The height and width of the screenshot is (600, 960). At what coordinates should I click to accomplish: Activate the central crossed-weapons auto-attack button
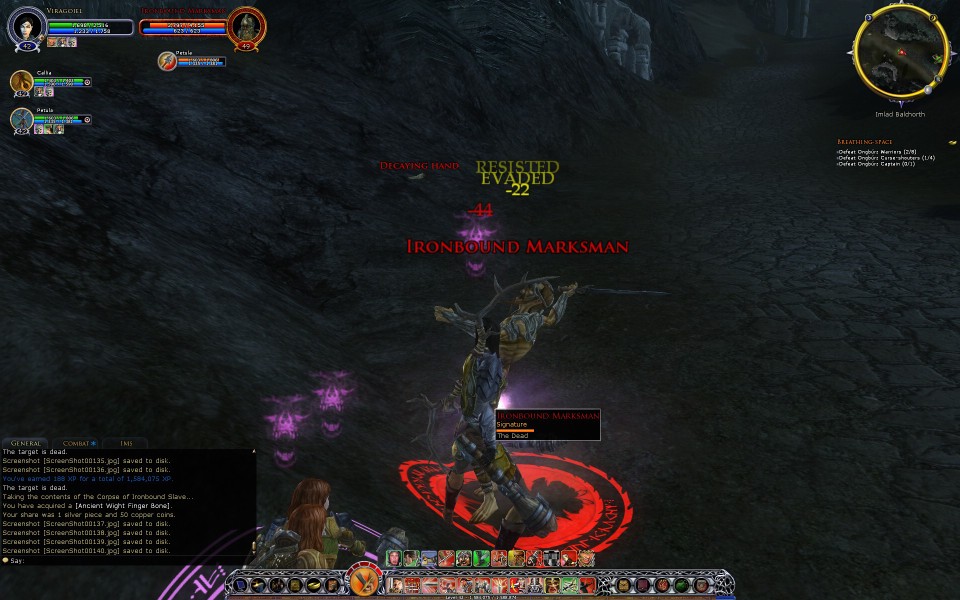point(363,582)
